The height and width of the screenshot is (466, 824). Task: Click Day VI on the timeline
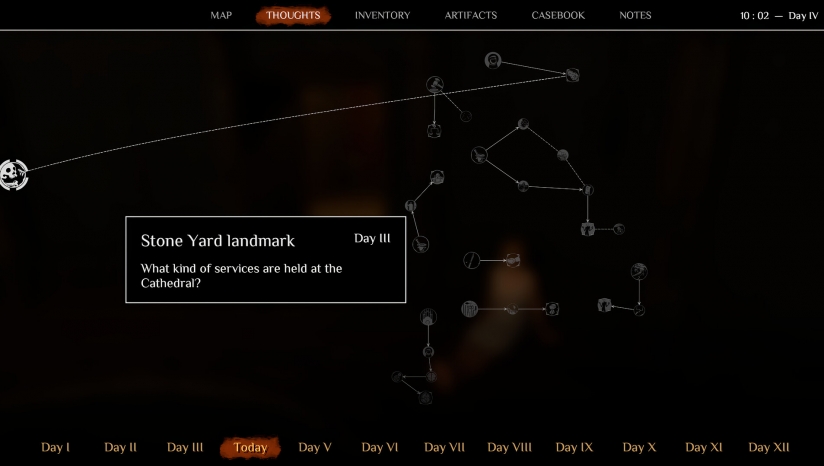(380, 448)
